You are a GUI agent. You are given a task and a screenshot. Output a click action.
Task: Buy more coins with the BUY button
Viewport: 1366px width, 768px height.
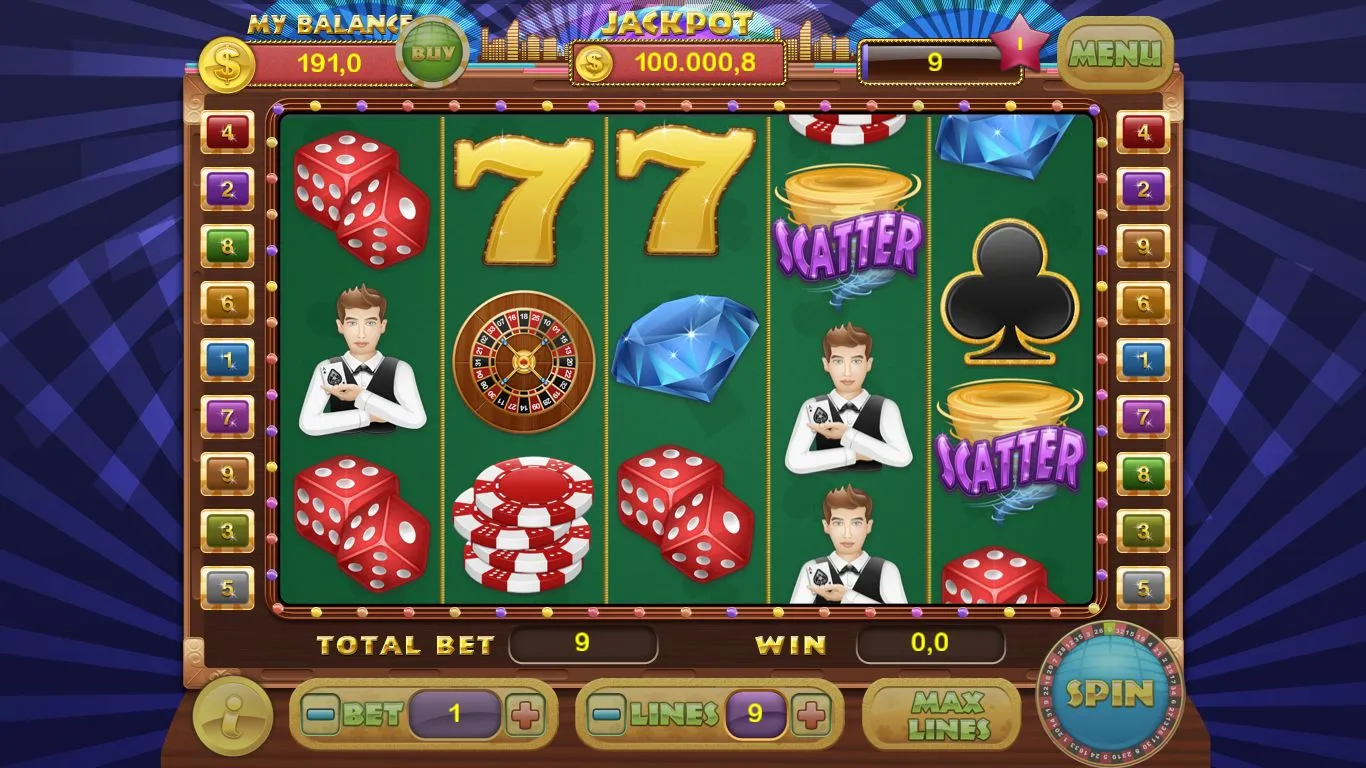432,52
